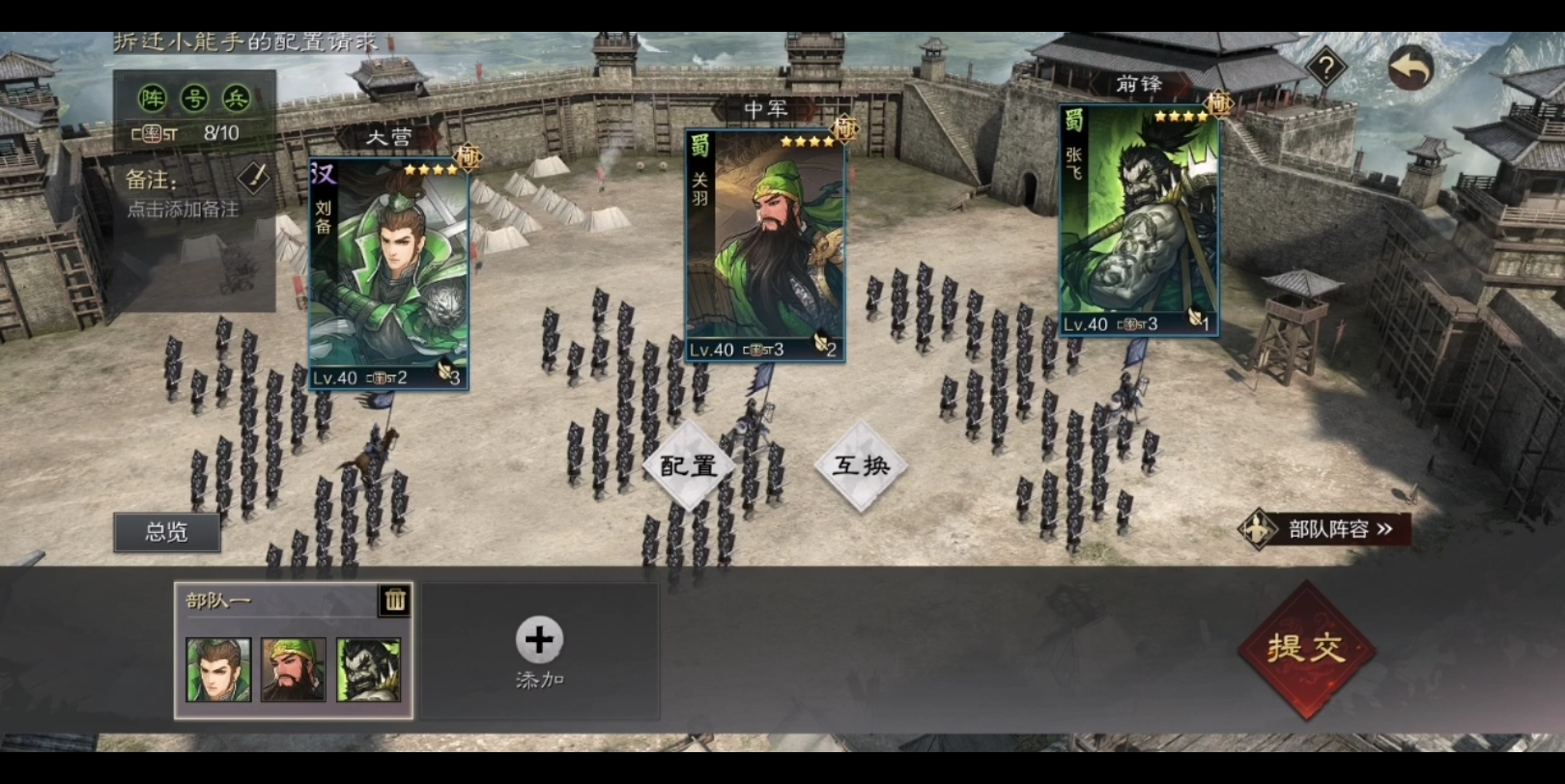Edit the 备注 note with pencil icon
The image size is (1565, 784).
click(x=253, y=178)
